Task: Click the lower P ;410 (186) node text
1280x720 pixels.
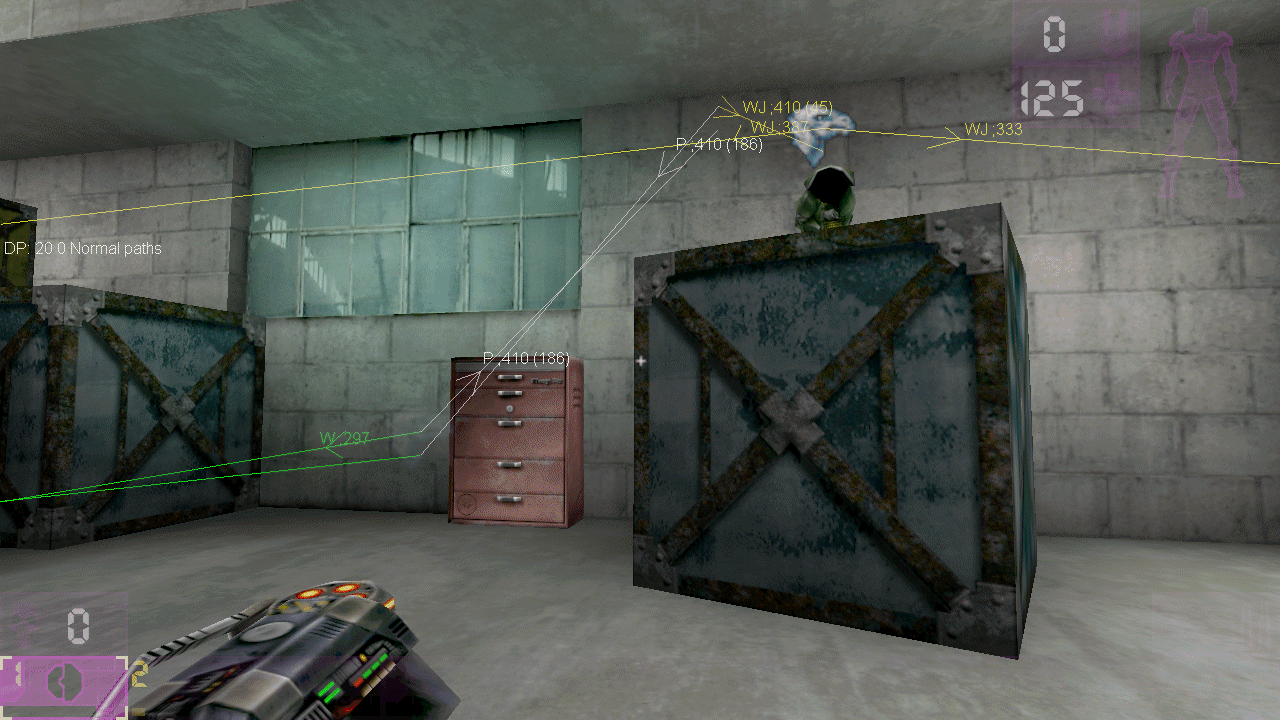Action: (x=525, y=356)
